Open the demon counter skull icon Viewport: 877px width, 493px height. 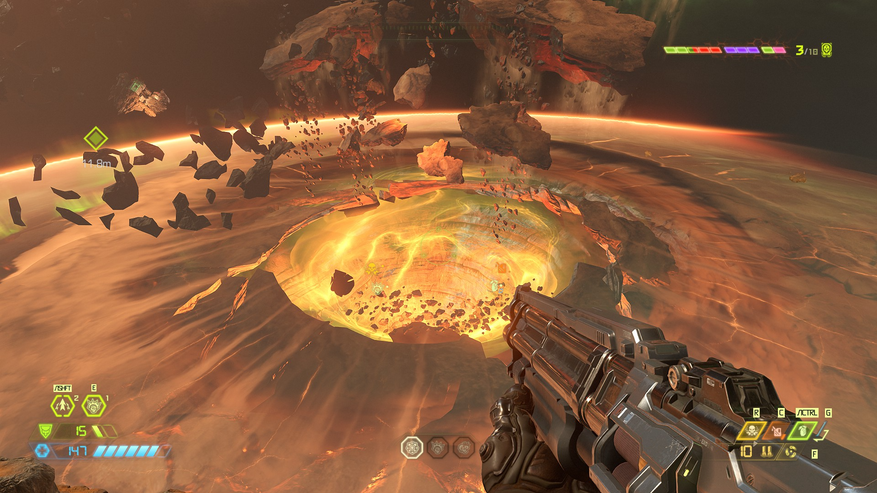point(827,49)
